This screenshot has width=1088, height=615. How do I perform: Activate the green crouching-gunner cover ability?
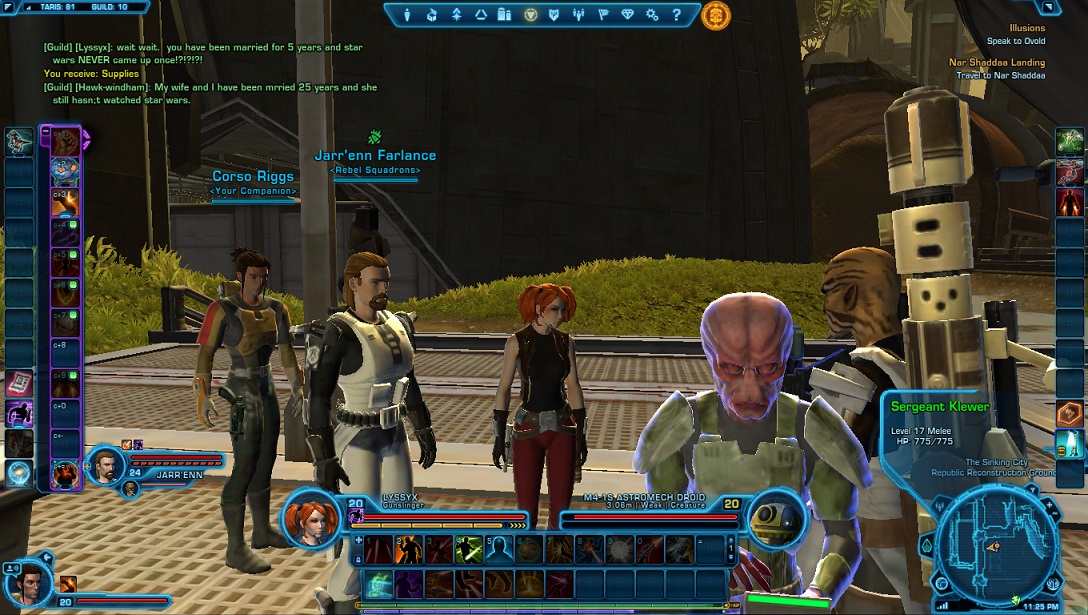(x=378, y=584)
